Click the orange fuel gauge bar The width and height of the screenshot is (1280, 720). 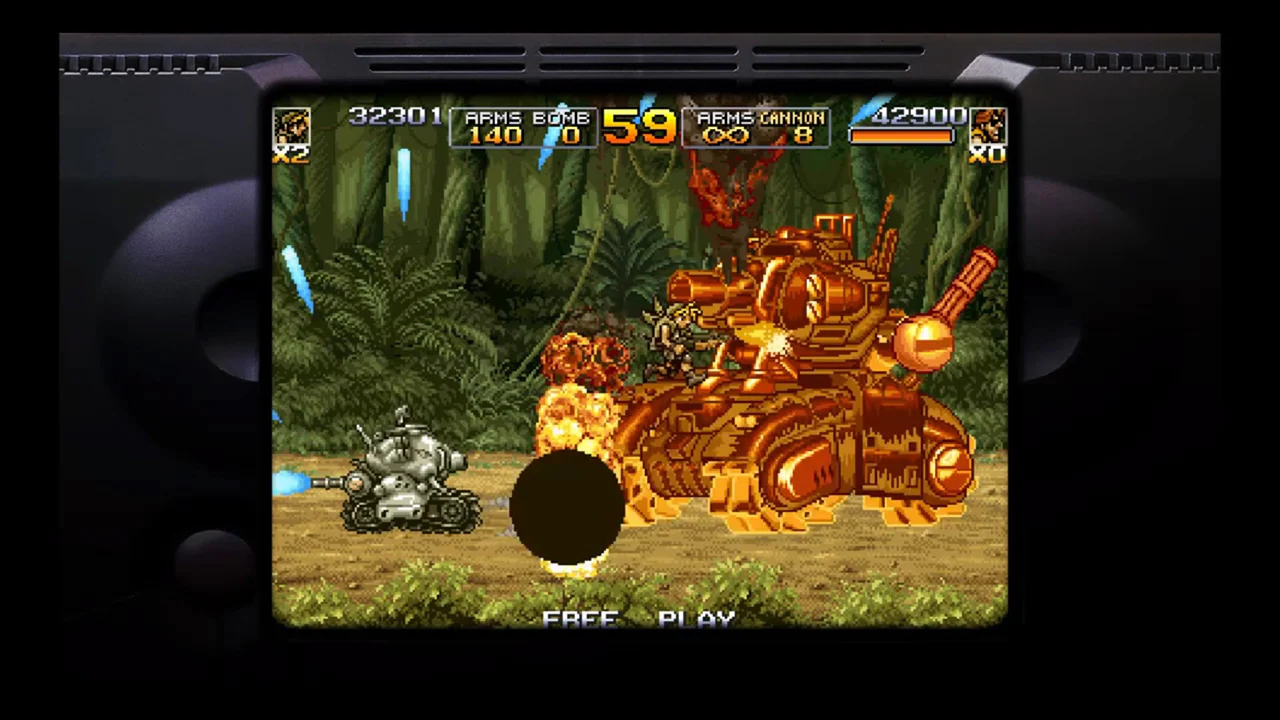[901, 137]
